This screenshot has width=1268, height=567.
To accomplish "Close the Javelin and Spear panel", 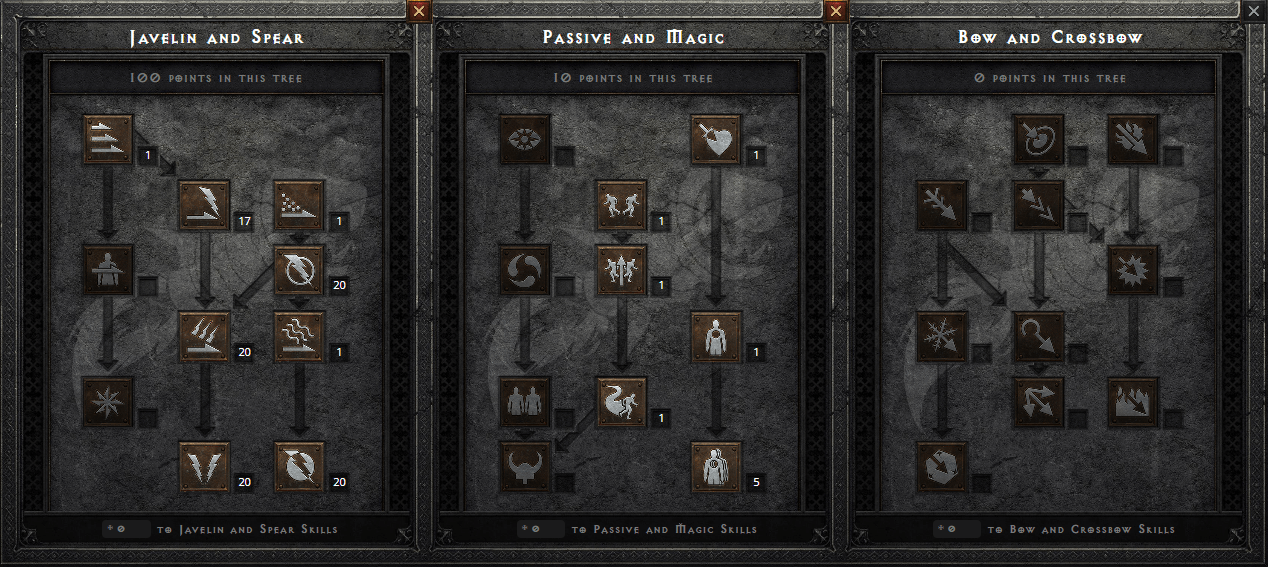I will click(x=419, y=10).
